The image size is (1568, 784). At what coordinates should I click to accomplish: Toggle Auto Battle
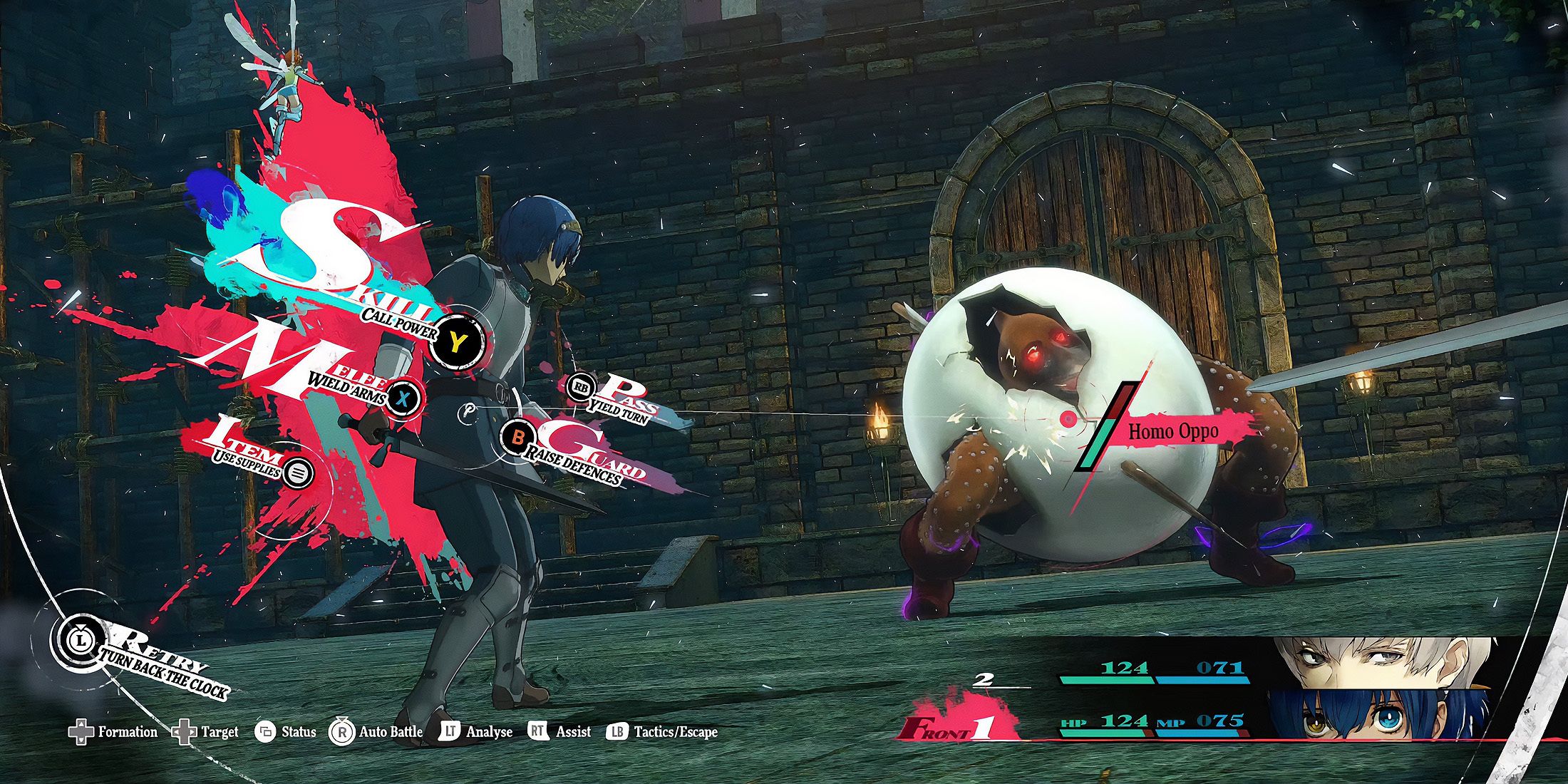click(376, 732)
